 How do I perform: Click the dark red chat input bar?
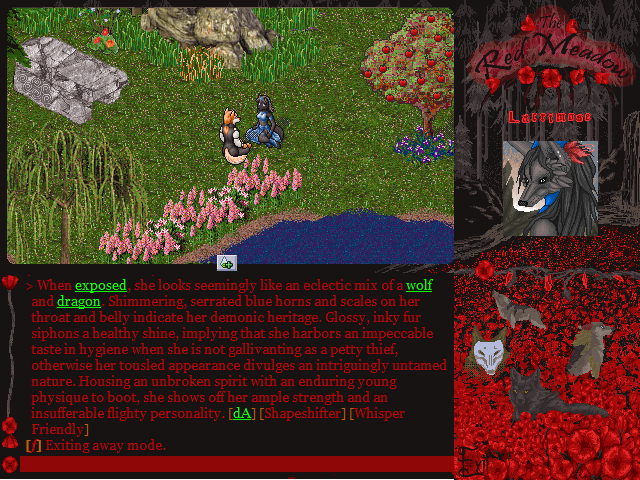click(236, 464)
